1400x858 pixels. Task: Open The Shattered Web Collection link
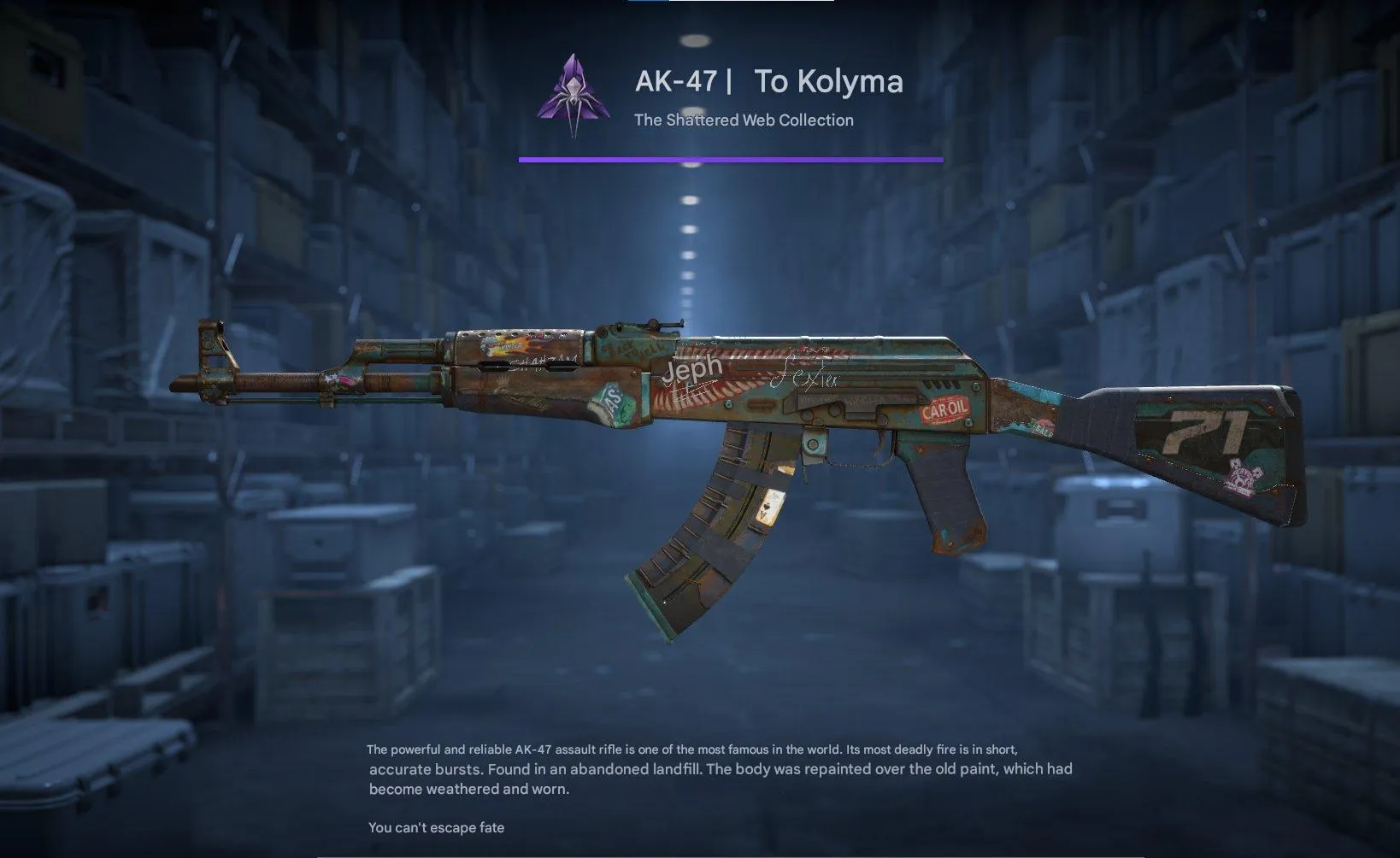point(743,120)
